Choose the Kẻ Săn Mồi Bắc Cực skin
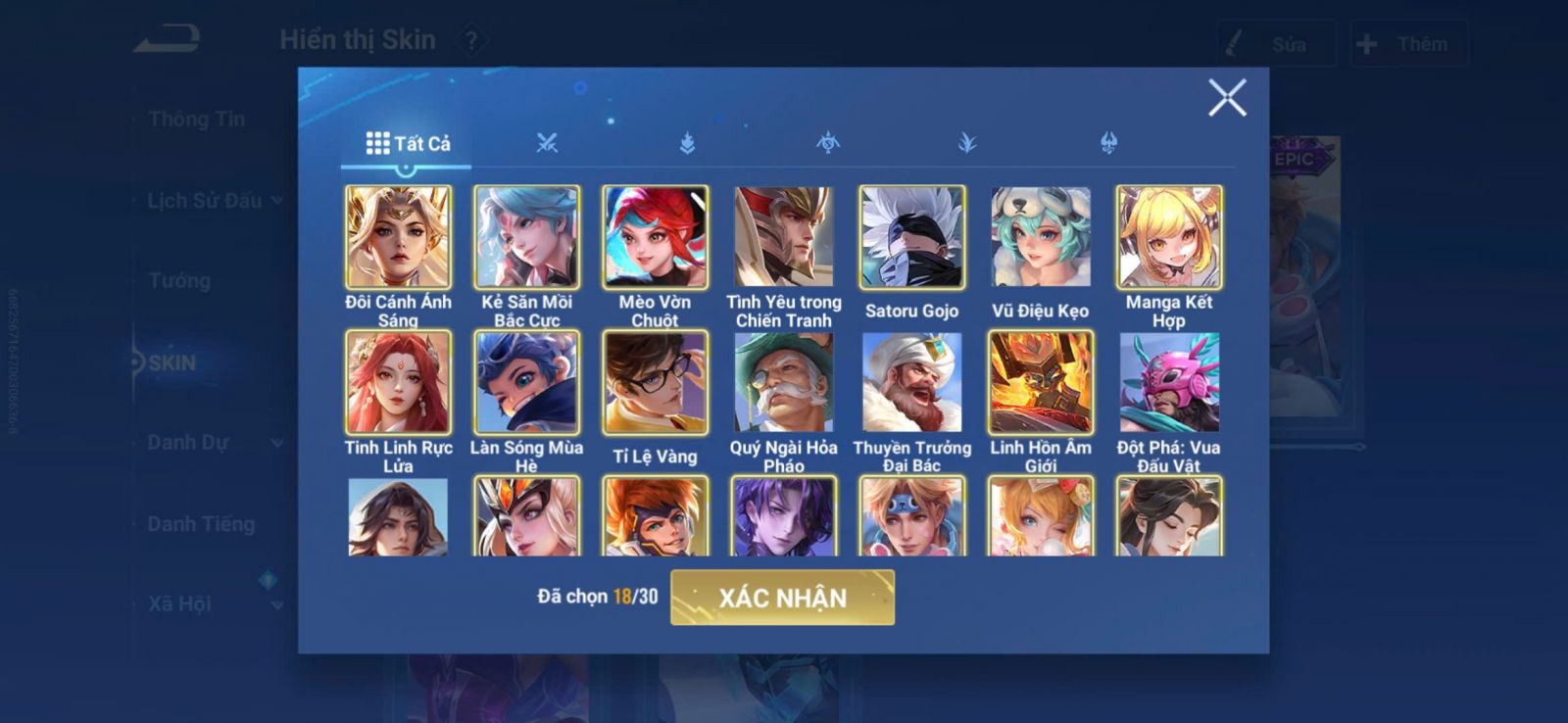 tap(527, 237)
